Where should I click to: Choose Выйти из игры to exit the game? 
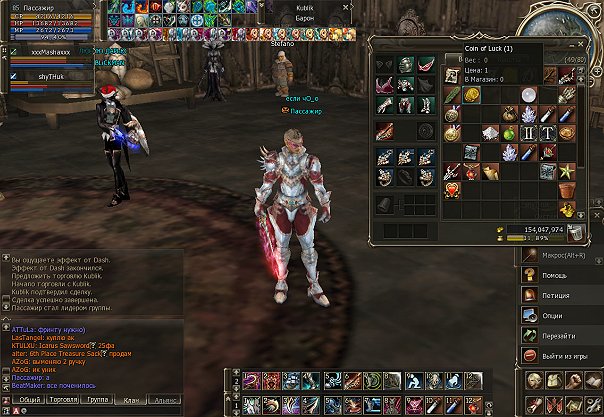click(562, 356)
